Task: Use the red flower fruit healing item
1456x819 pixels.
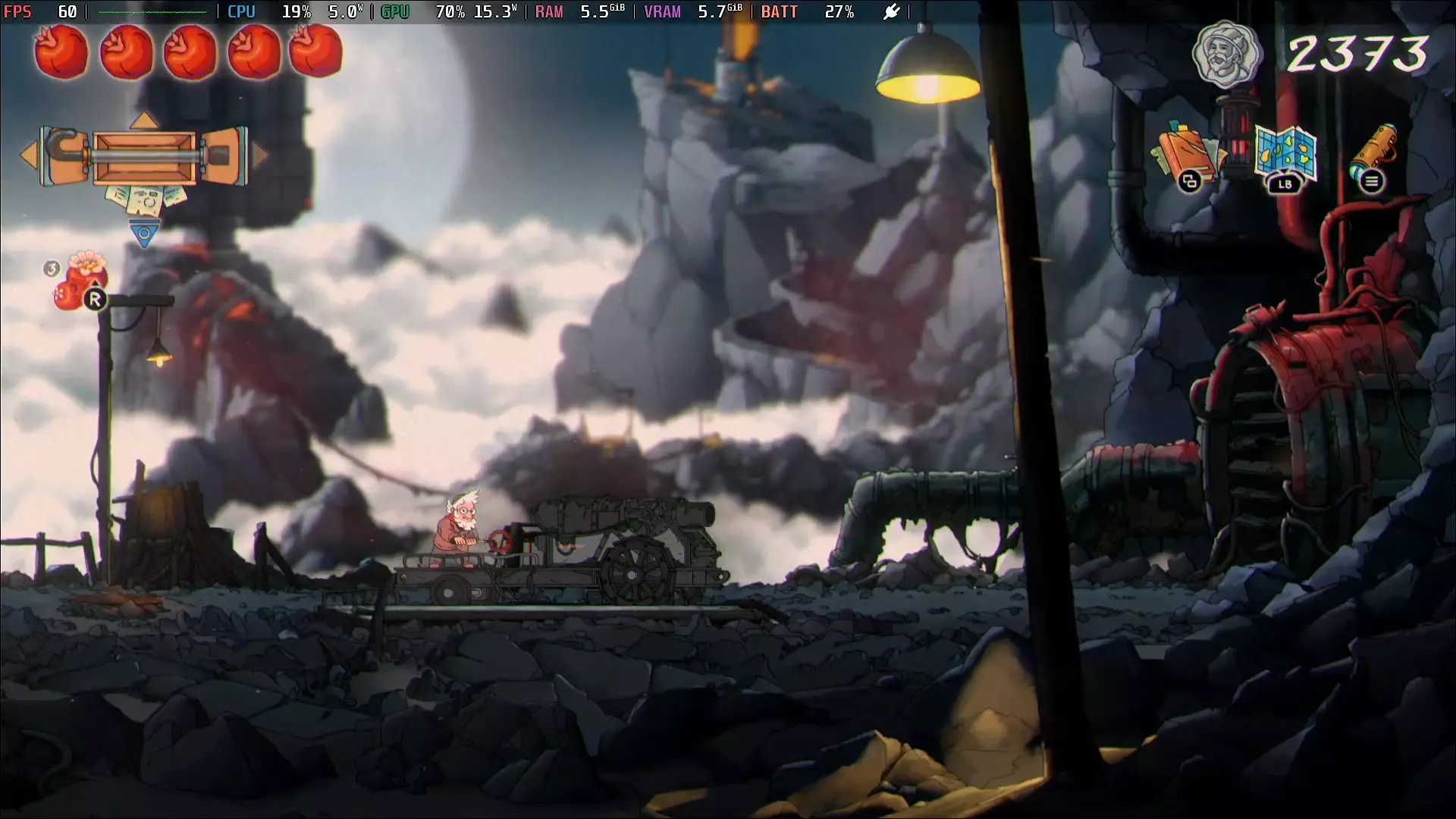Action: click(x=82, y=281)
